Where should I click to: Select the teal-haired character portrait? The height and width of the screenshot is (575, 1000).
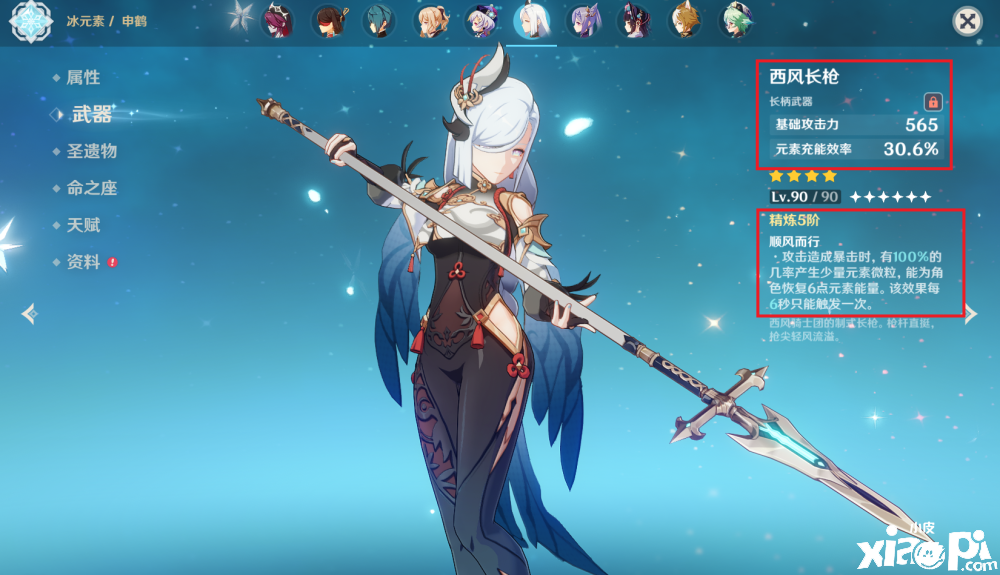(x=380, y=21)
